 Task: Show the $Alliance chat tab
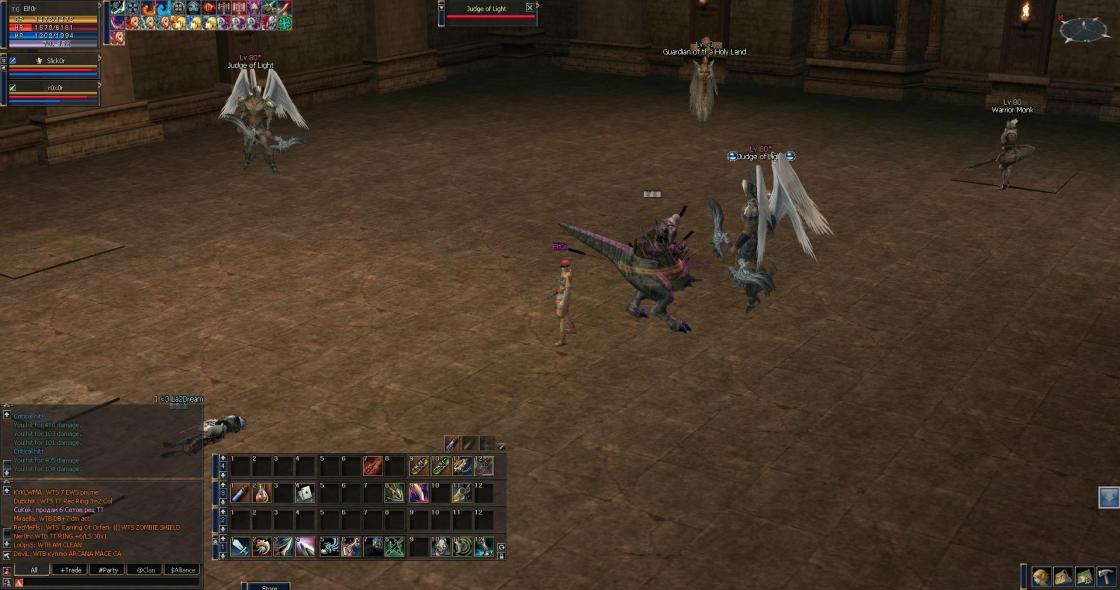[182, 570]
